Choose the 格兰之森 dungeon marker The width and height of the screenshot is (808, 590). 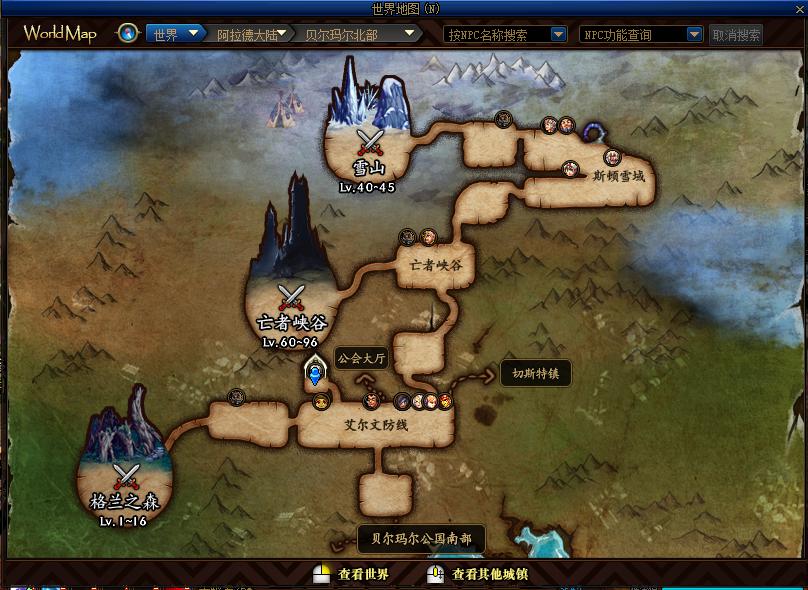125,477
